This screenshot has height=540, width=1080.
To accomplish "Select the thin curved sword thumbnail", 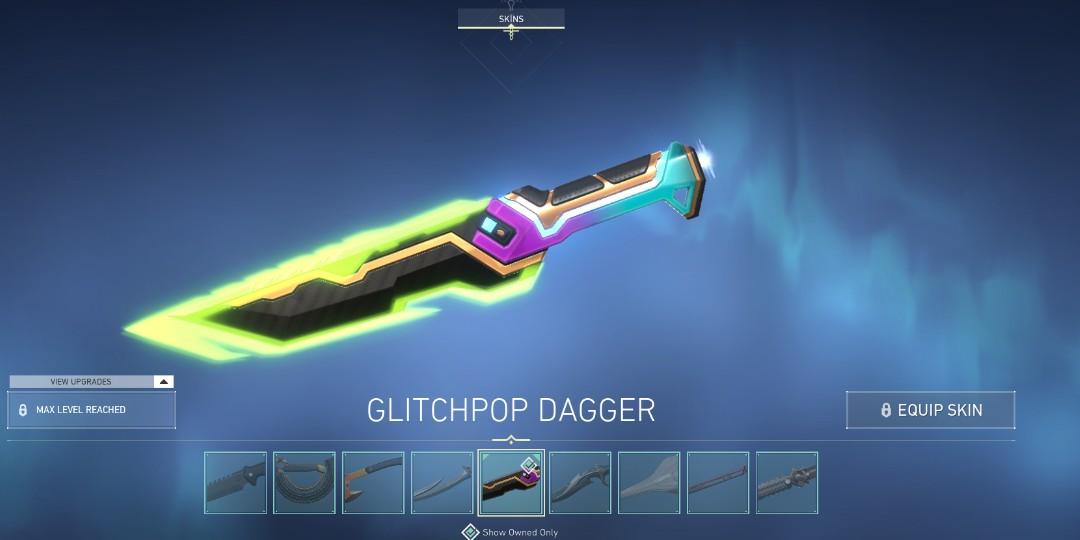I will click(442, 483).
